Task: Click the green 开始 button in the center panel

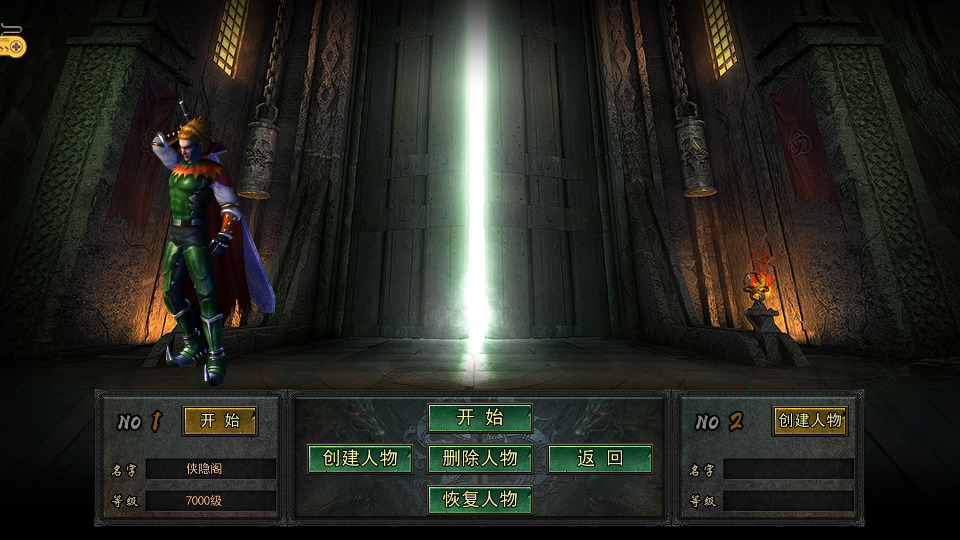Action: [x=480, y=418]
